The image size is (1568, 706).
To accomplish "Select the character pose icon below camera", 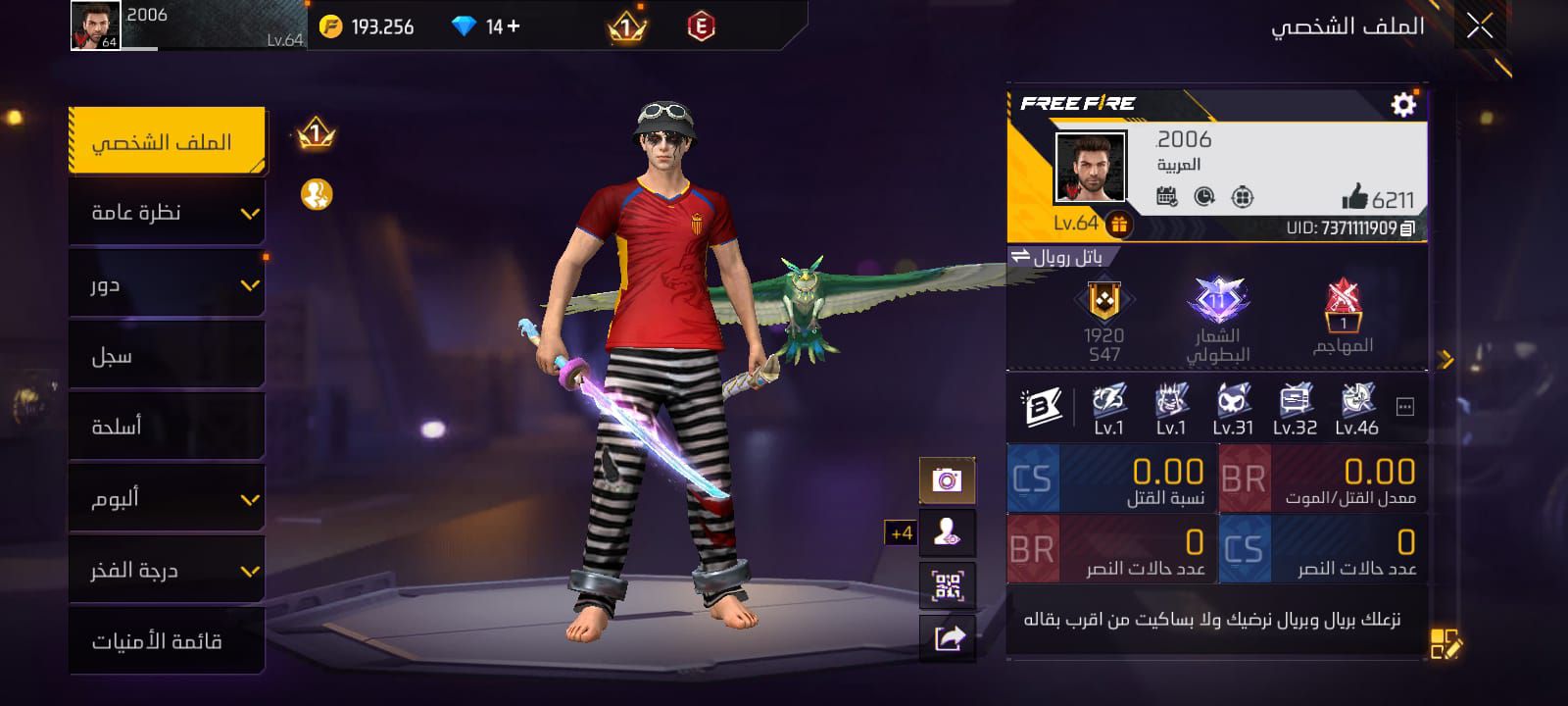I will click(x=947, y=532).
